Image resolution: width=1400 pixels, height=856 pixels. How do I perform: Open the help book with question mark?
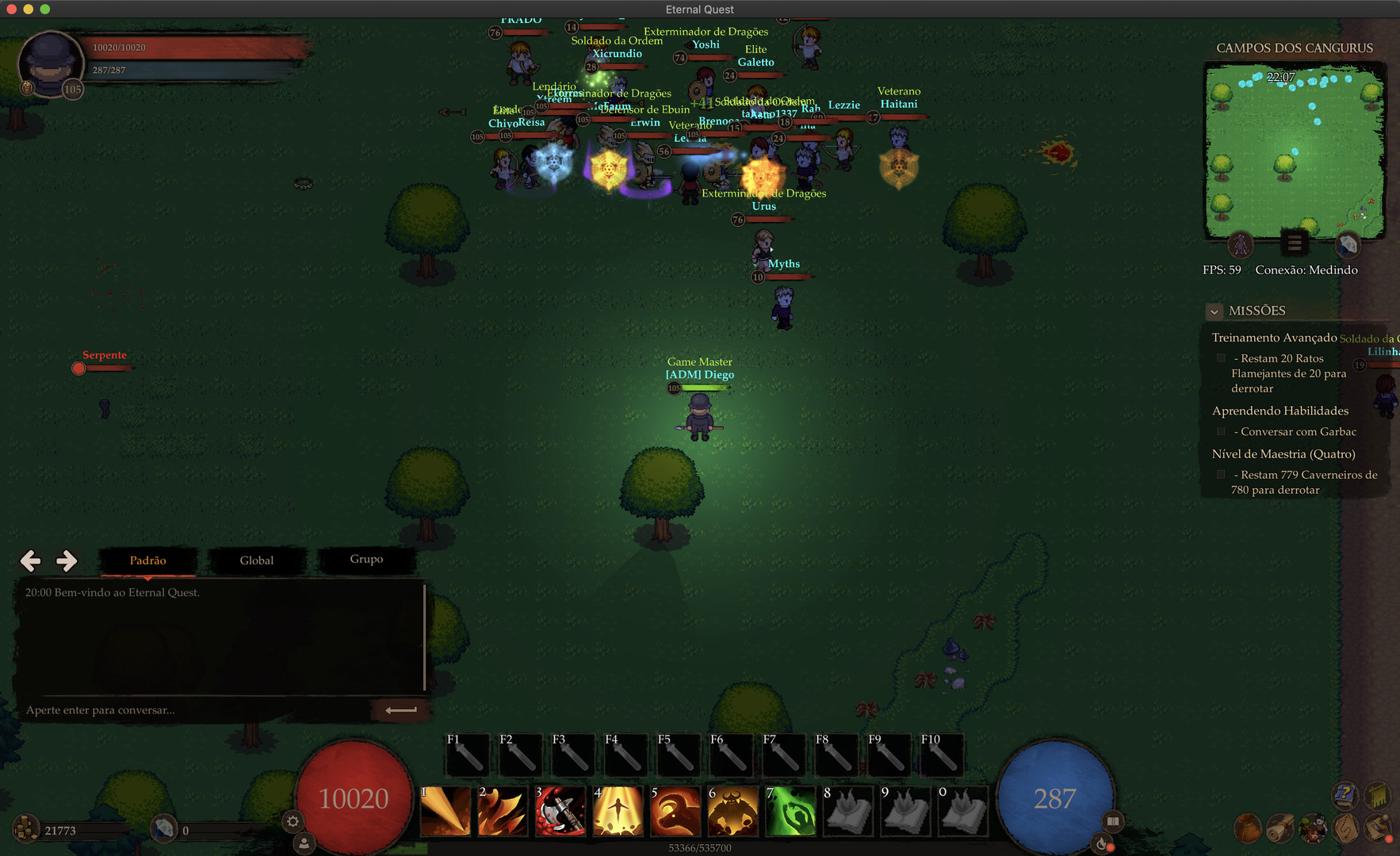click(x=1344, y=795)
